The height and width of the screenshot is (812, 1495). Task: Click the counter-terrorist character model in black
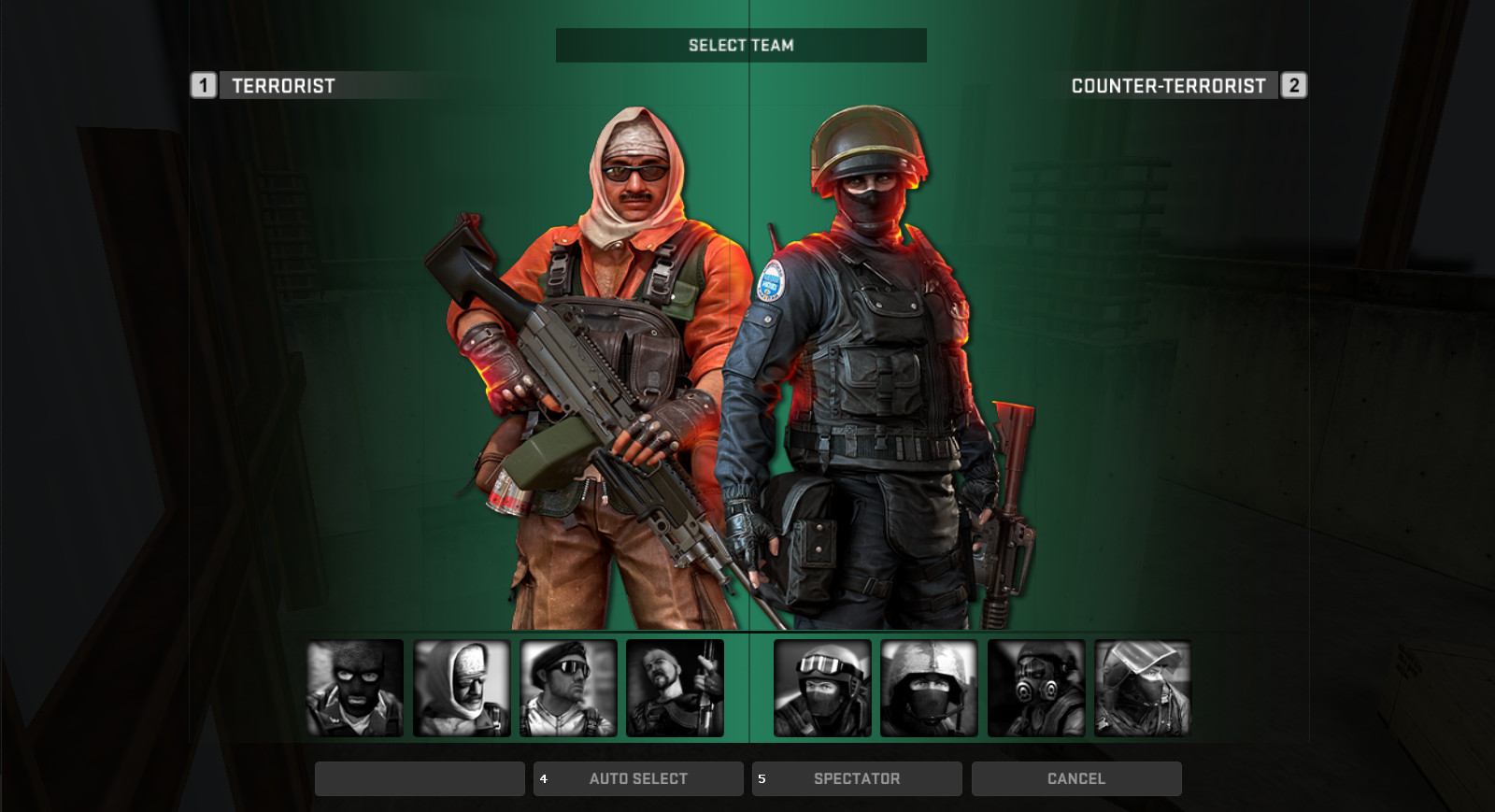869,374
